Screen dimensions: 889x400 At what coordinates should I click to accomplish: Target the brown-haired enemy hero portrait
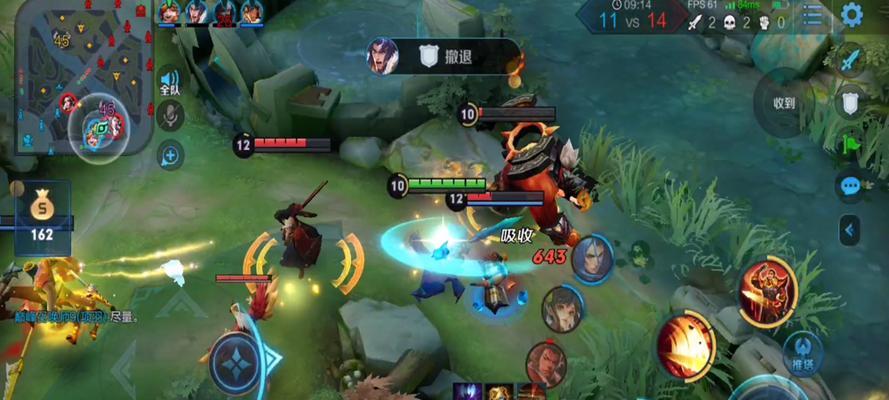click(x=562, y=308)
